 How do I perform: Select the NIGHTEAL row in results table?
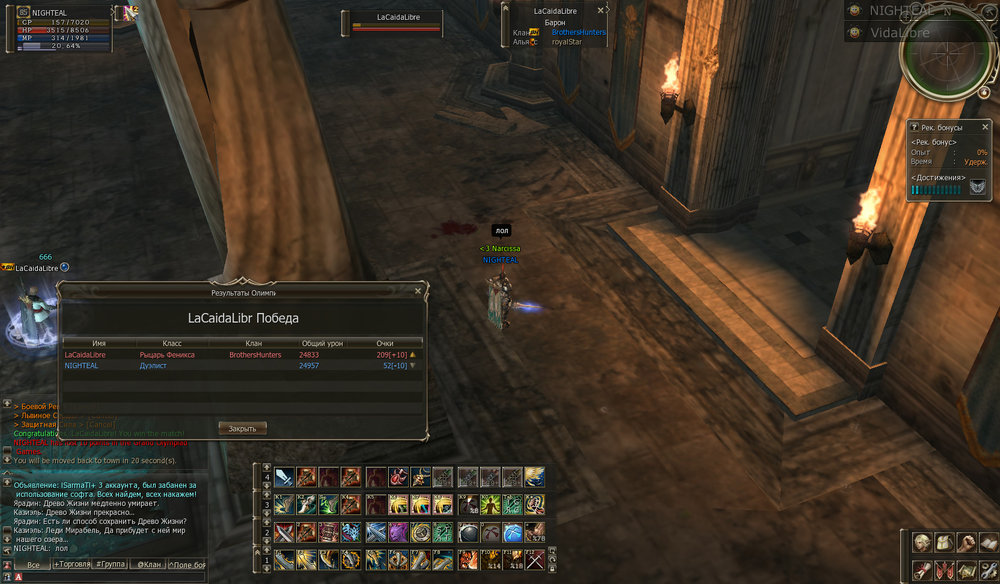pyautogui.click(x=240, y=366)
